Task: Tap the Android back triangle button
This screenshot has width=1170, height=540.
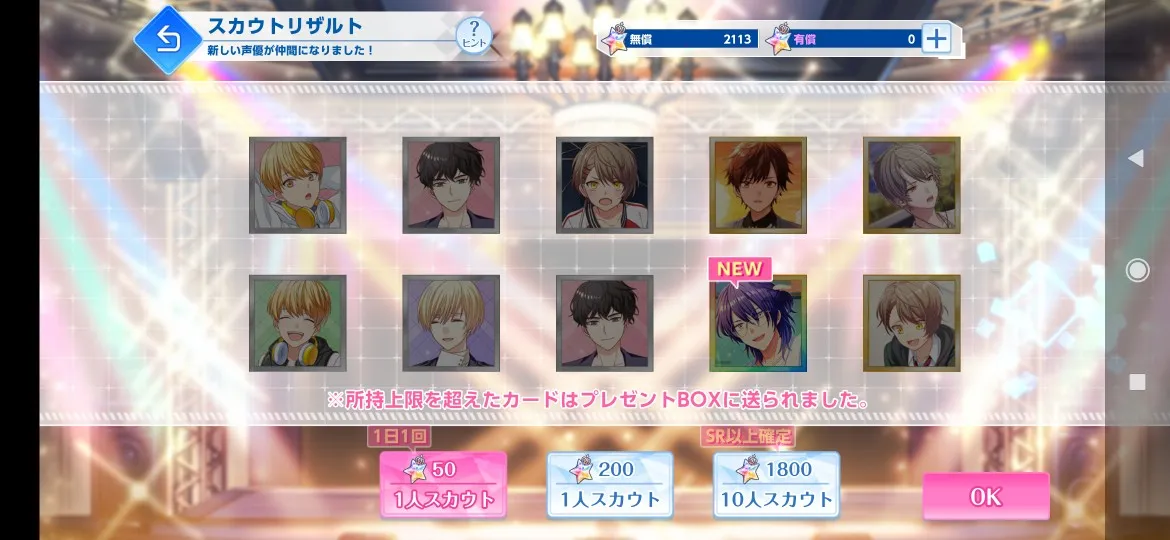Action: tap(1136, 158)
